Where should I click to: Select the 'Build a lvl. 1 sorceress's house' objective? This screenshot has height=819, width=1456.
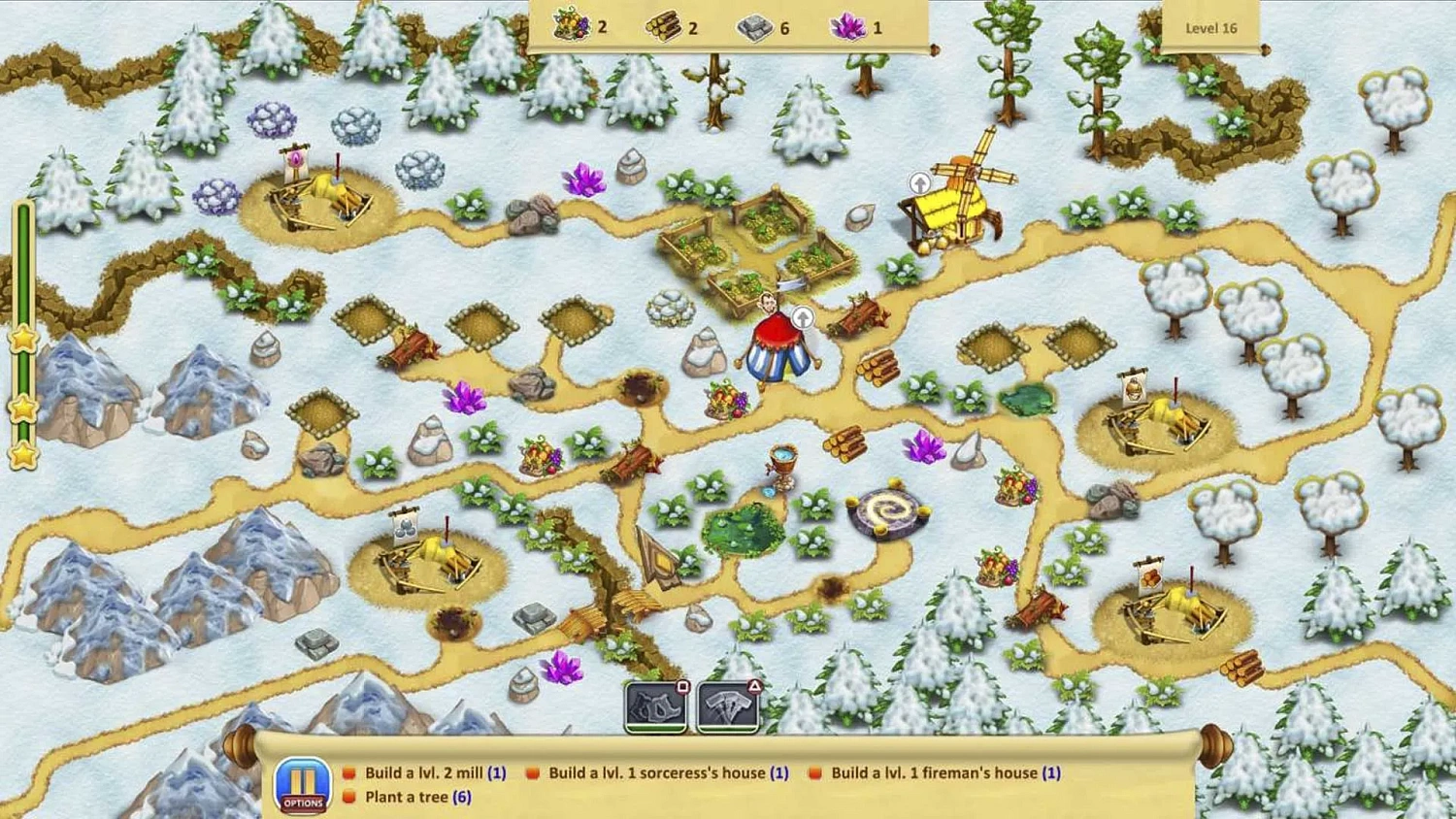(662, 773)
